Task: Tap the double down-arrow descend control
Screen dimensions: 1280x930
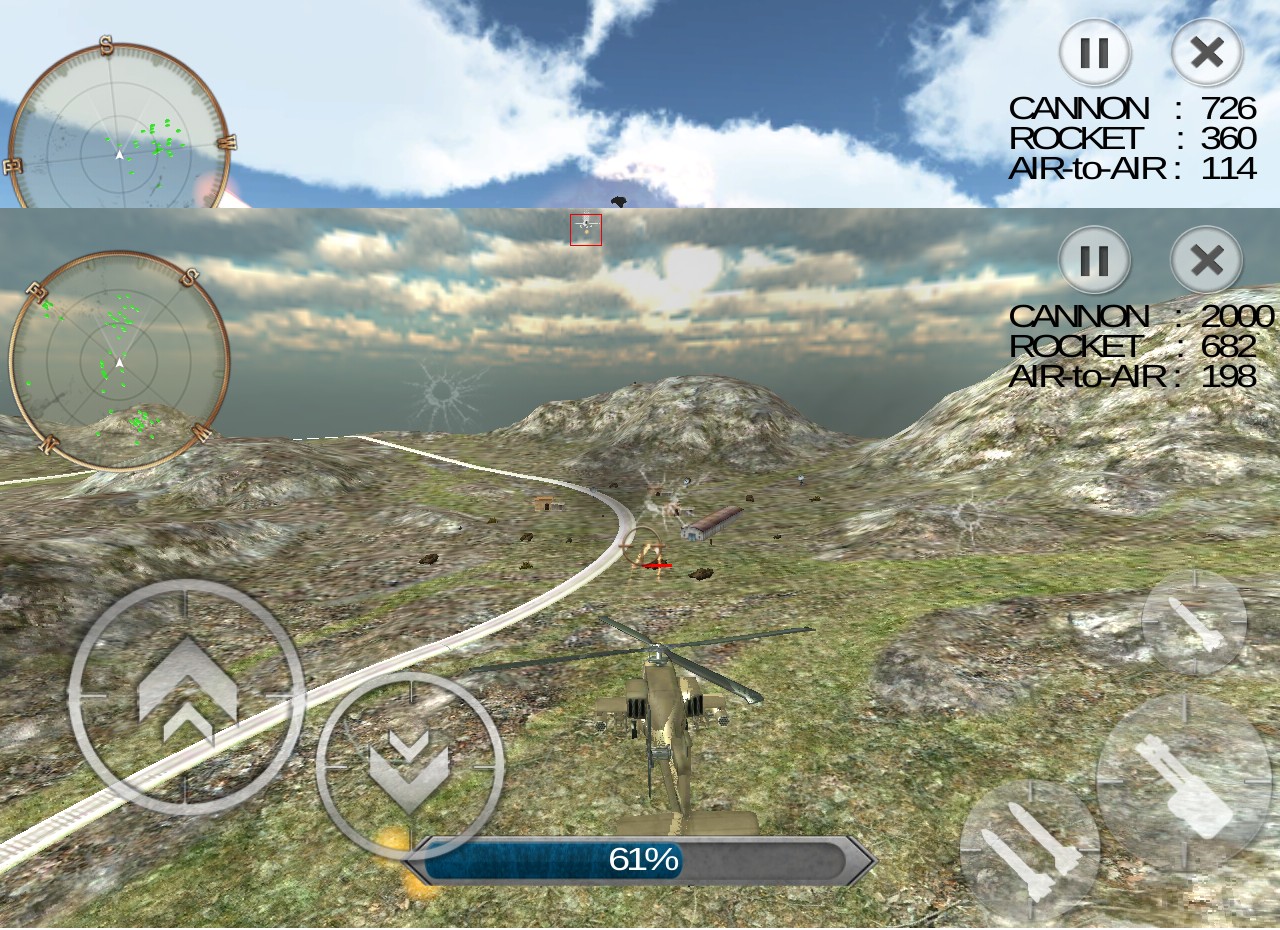Action: tap(410, 765)
